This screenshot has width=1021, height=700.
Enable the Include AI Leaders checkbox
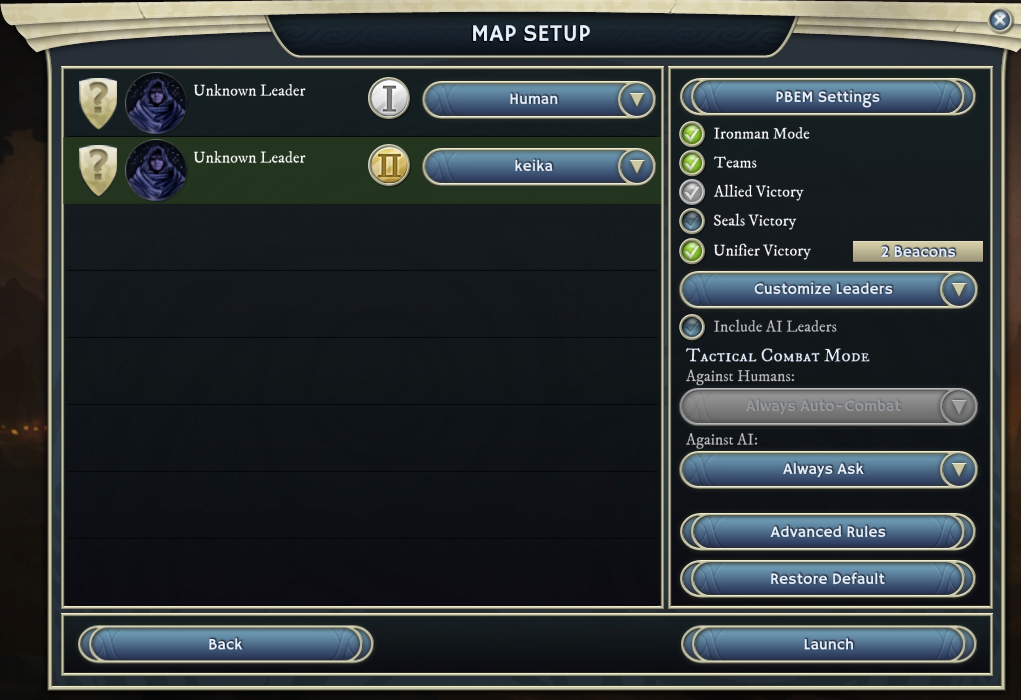(692, 327)
